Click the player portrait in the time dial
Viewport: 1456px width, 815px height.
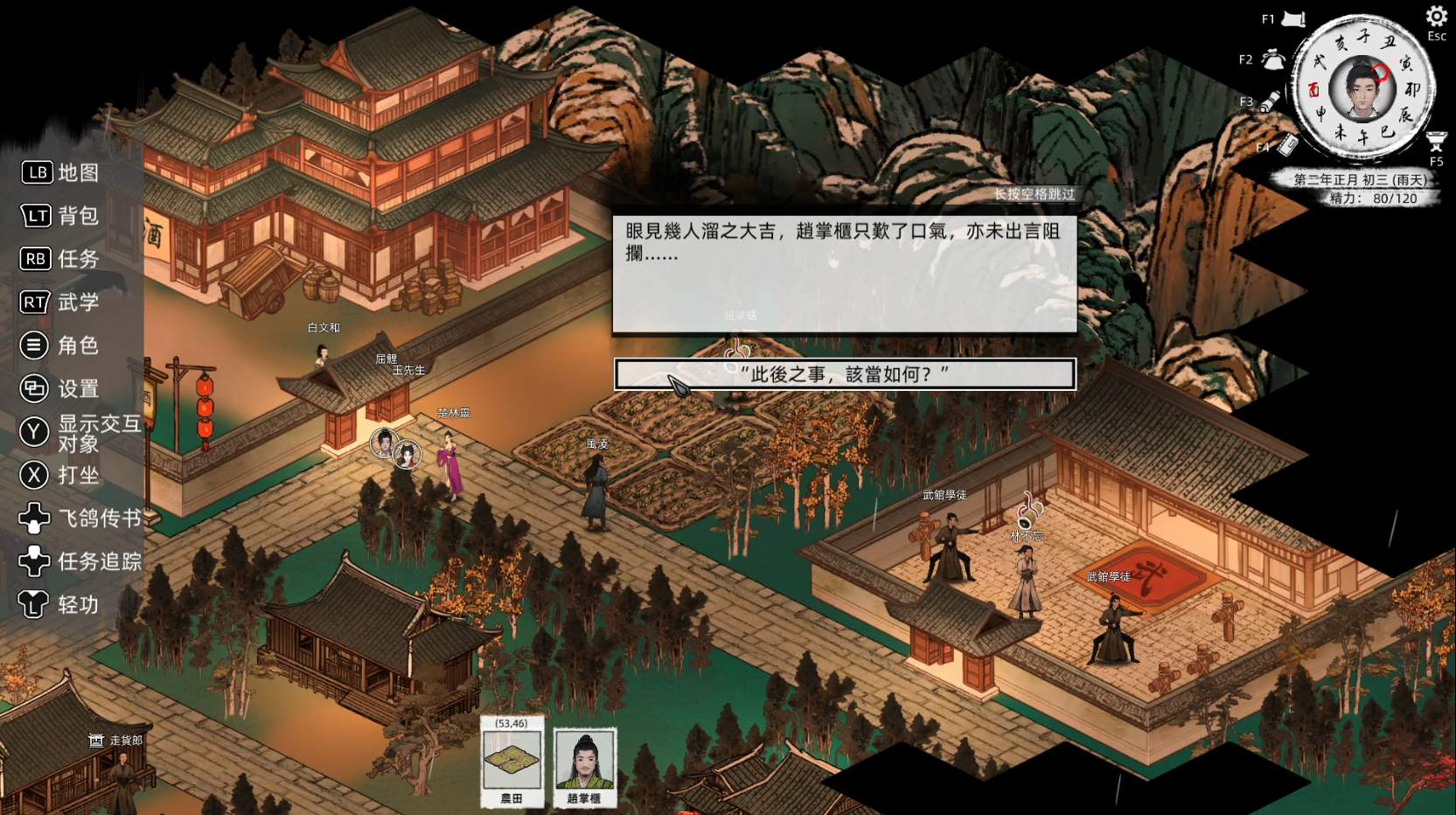point(1361,88)
